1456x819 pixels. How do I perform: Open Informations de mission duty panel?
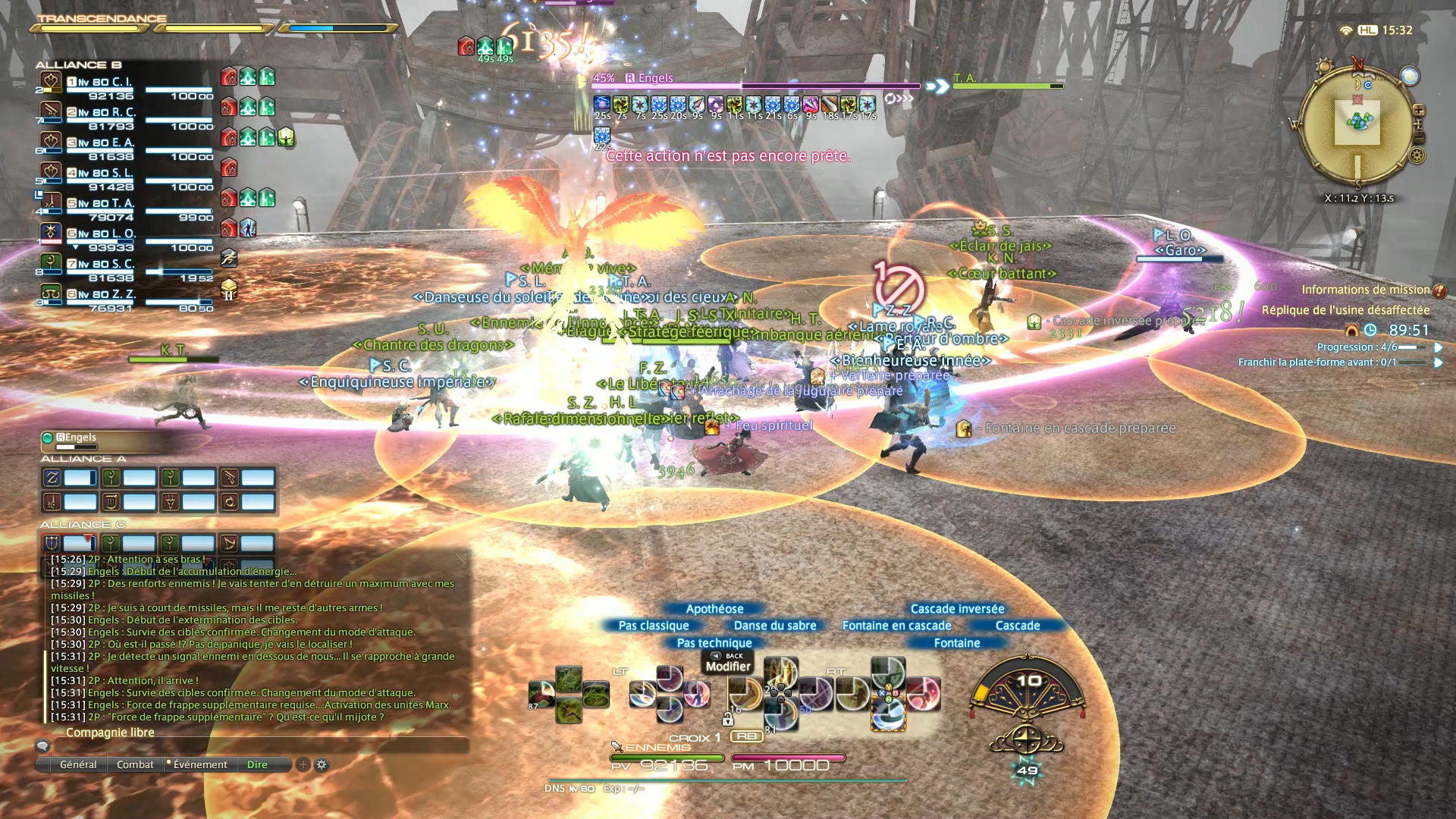[x=1365, y=290]
